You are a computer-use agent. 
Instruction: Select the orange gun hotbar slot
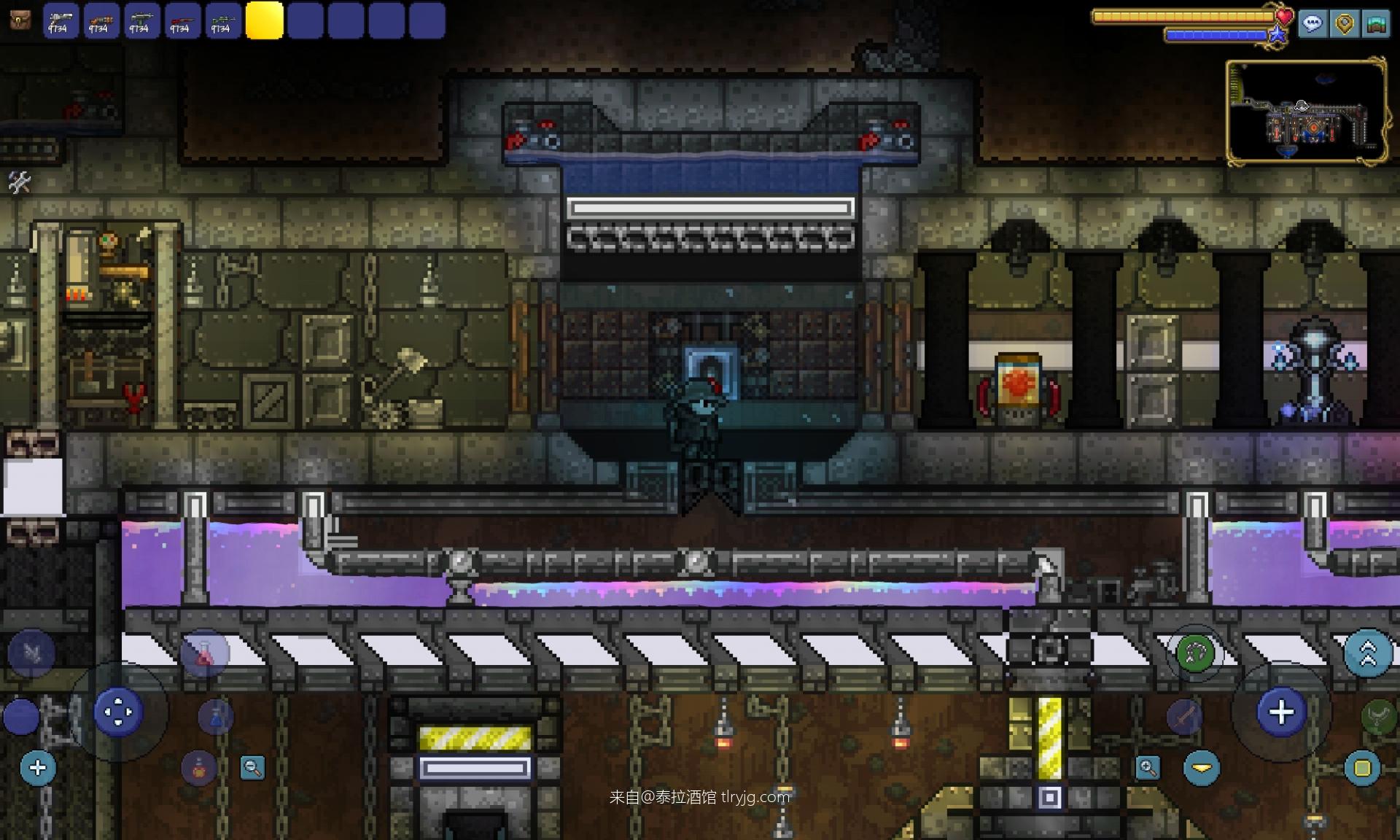[101, 20]
